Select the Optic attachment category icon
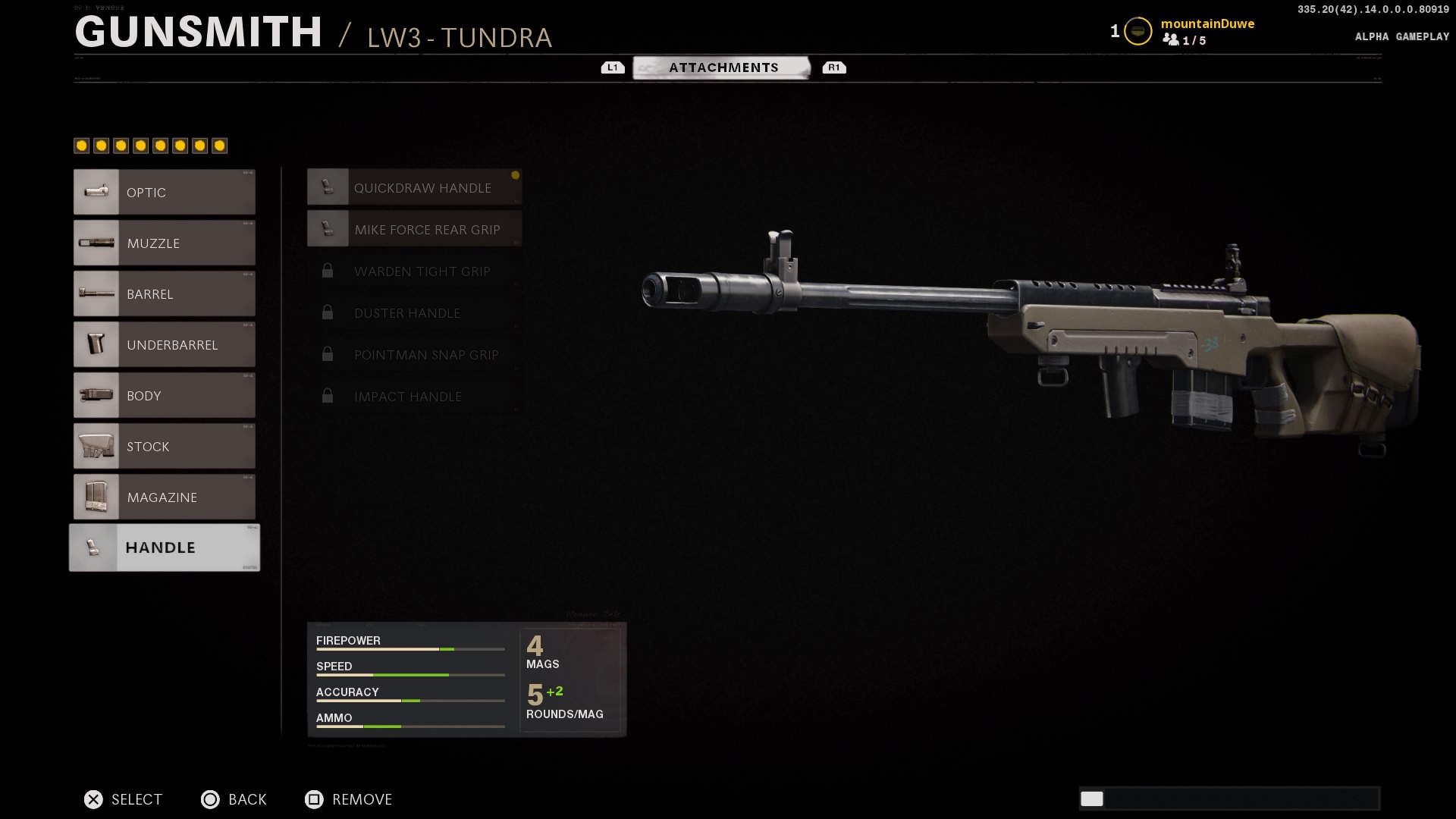The height and width of the screenshot is (819, 1456). pos(96,192)
